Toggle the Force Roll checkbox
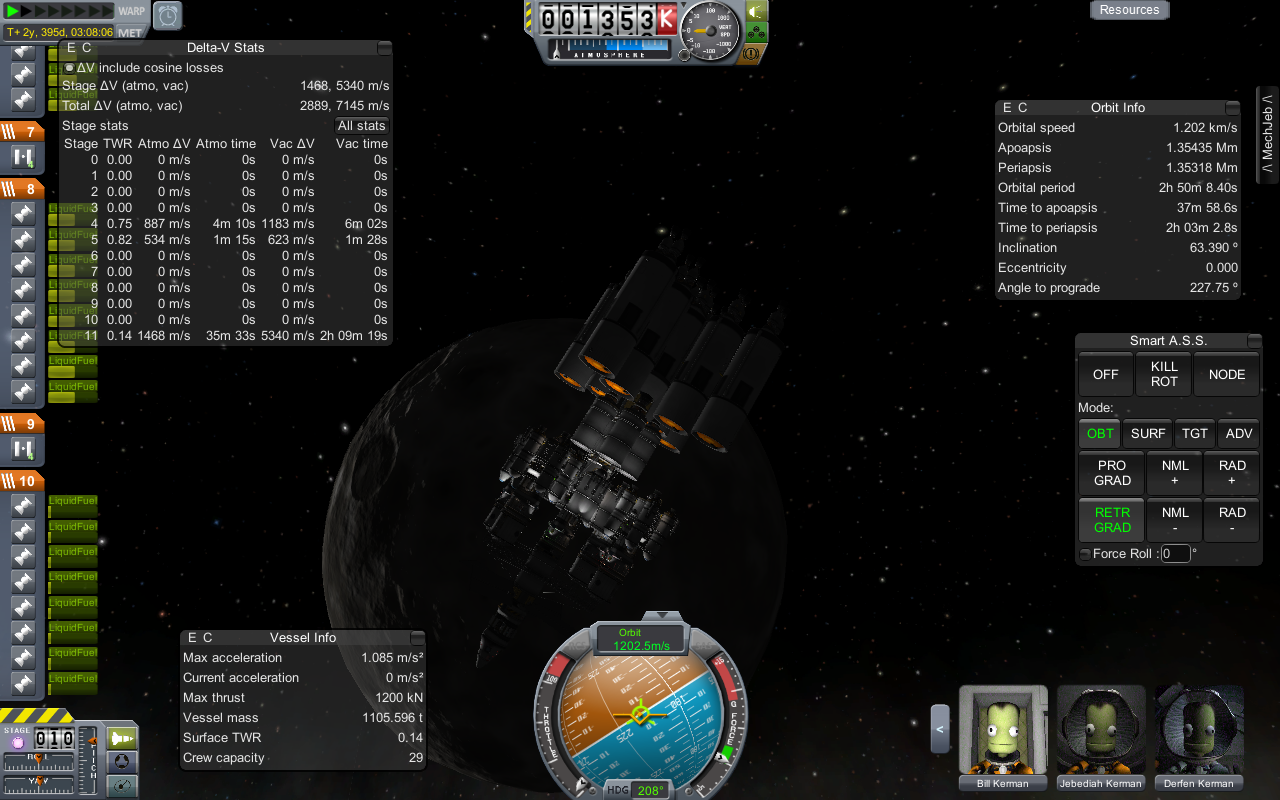This screenshot has height=800, width=1280. 1085,554
